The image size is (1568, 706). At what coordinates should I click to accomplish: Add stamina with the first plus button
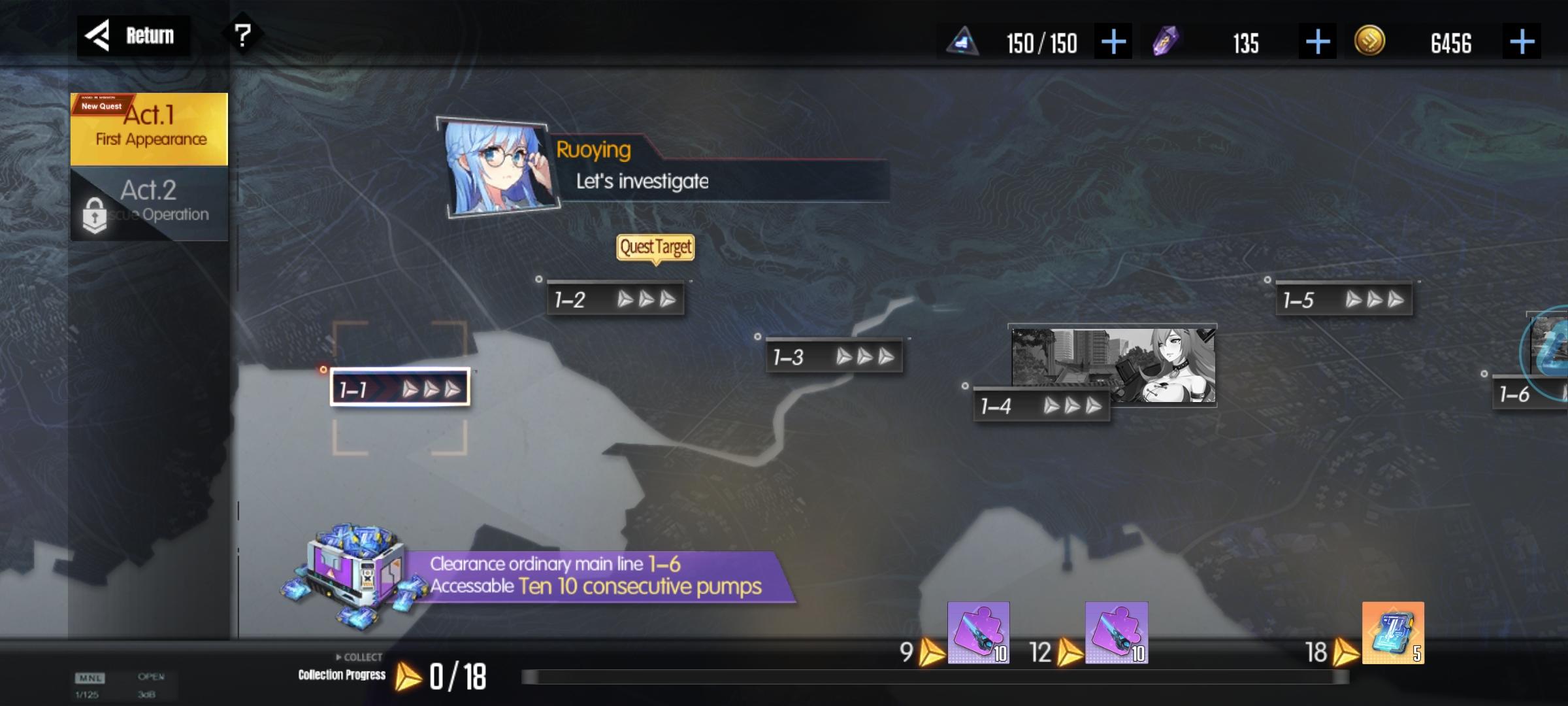1113,42
